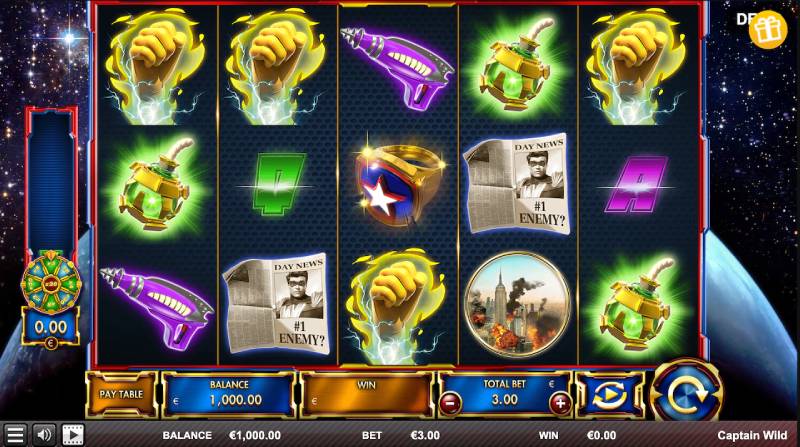Open the hamburger menu
The height and width of the screenshot is (447, 800).
[14, 435]
